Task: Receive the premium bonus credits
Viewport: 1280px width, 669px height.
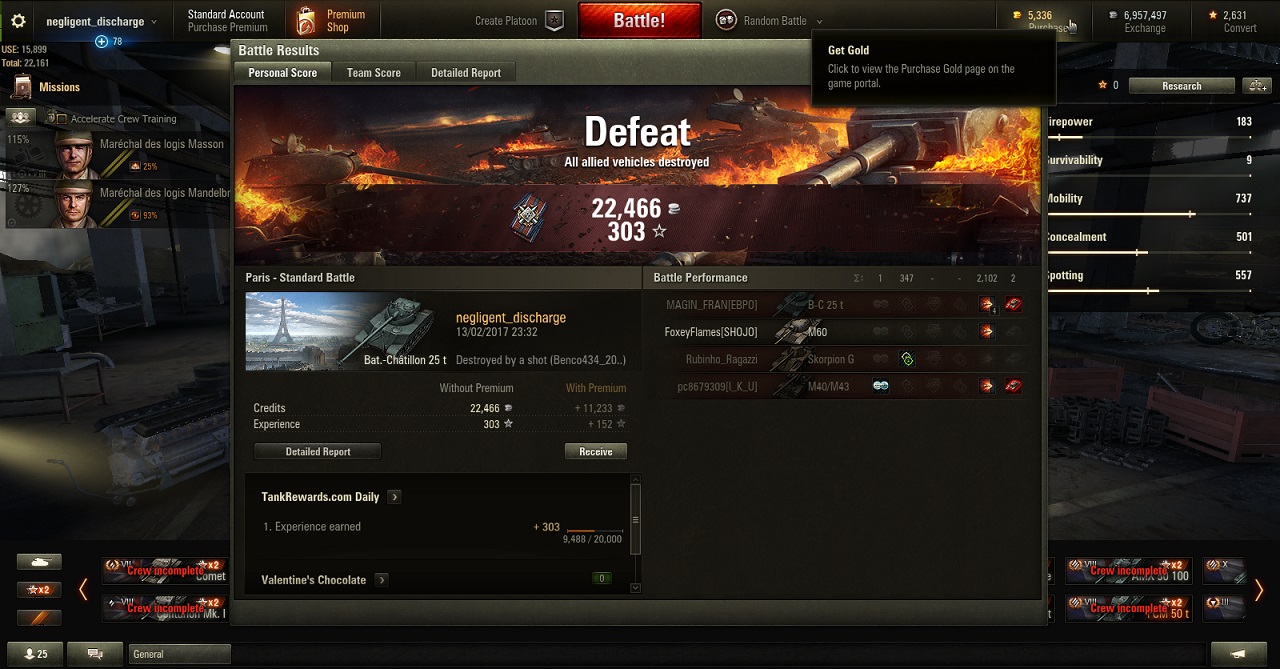Action: (595, 452)
